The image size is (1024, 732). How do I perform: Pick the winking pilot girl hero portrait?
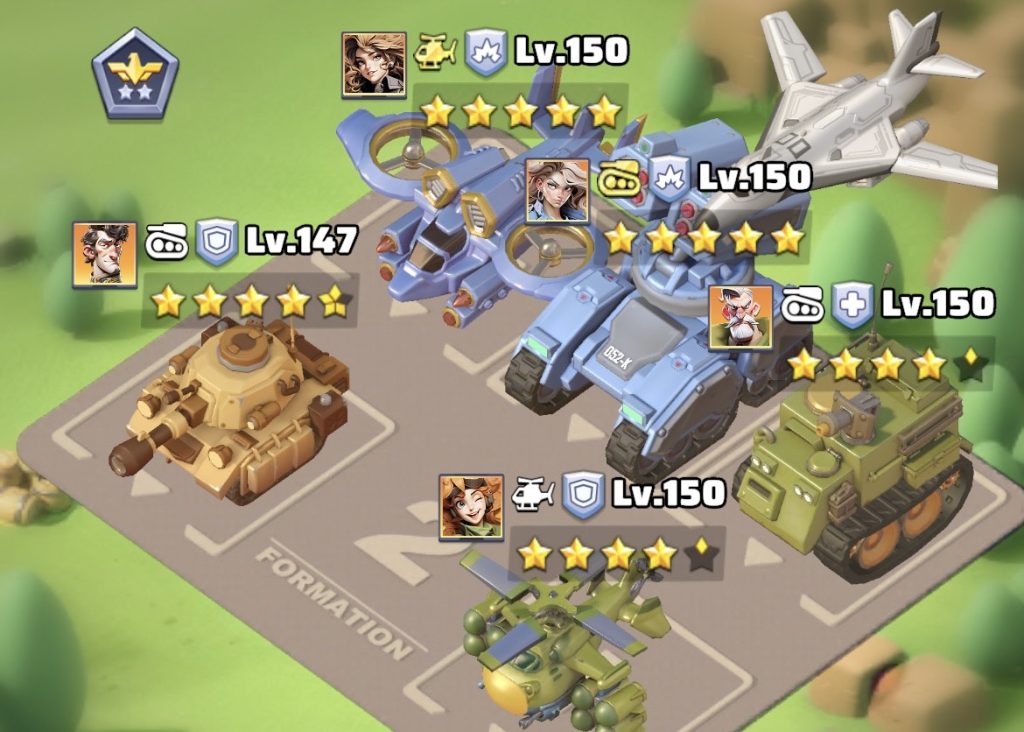click(x=471, y=507)
